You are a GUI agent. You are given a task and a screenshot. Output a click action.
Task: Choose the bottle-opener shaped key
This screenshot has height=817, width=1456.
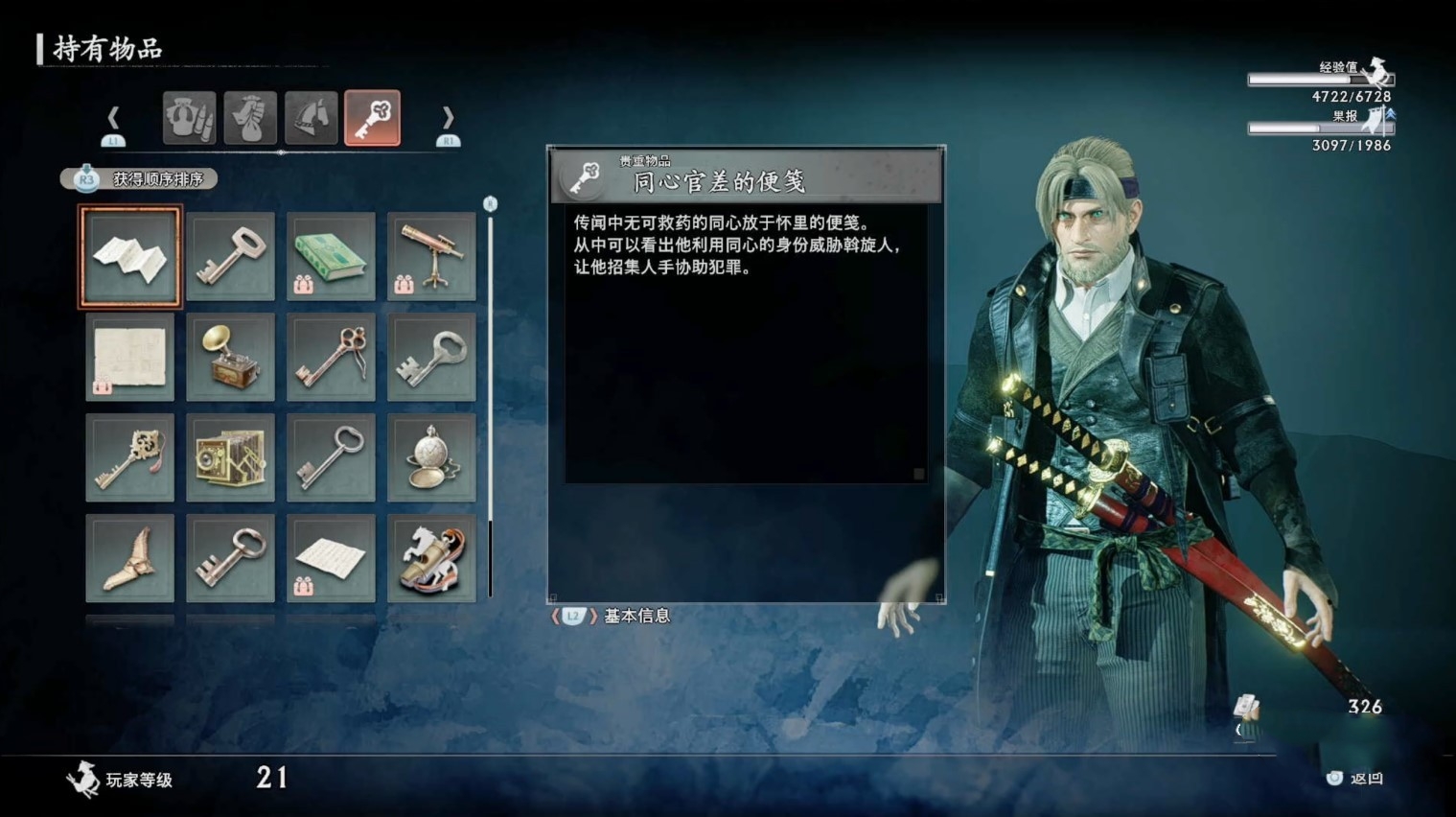[x=431, y=358]
